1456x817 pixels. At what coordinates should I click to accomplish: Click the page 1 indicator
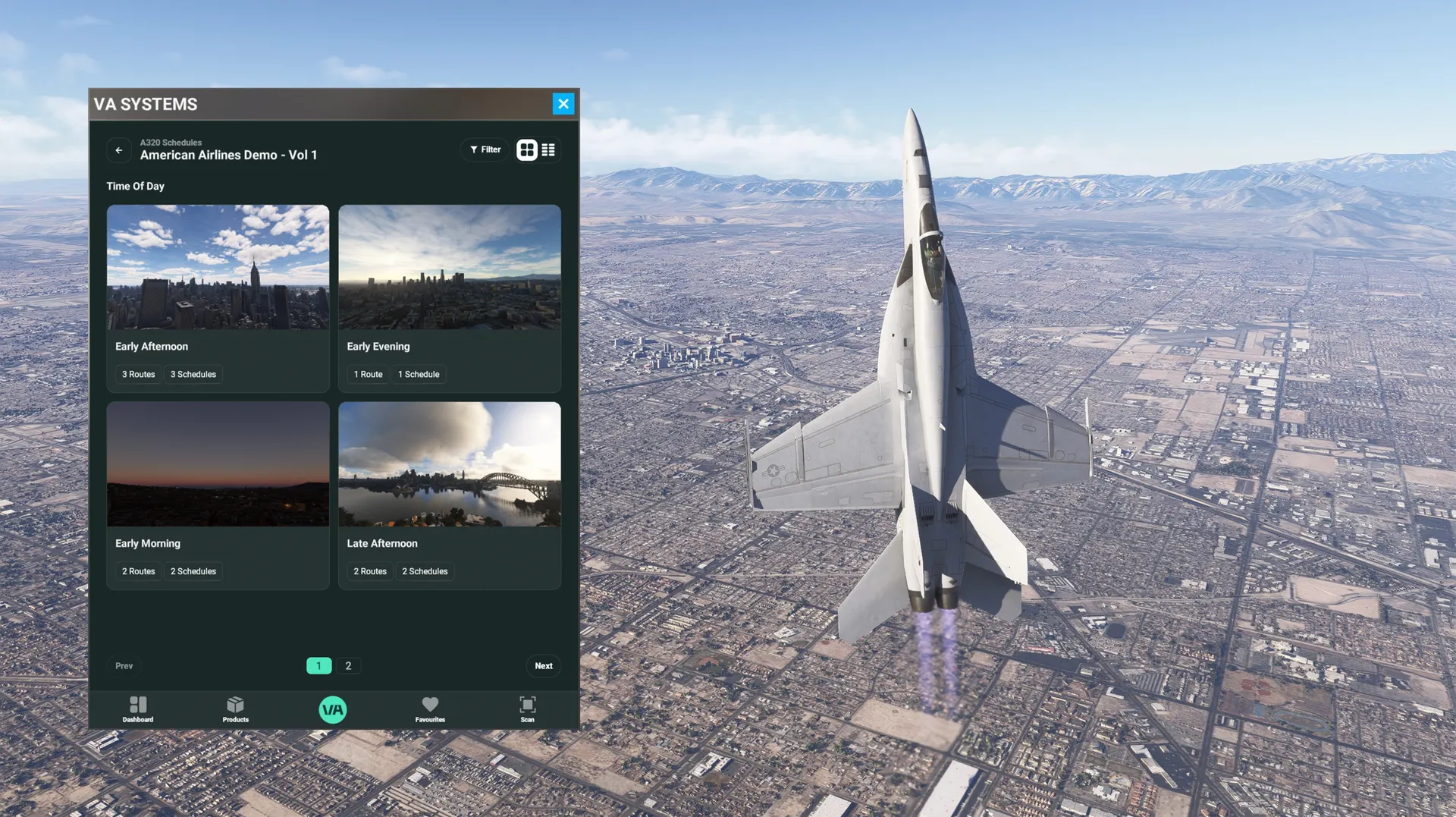[318, 666]
